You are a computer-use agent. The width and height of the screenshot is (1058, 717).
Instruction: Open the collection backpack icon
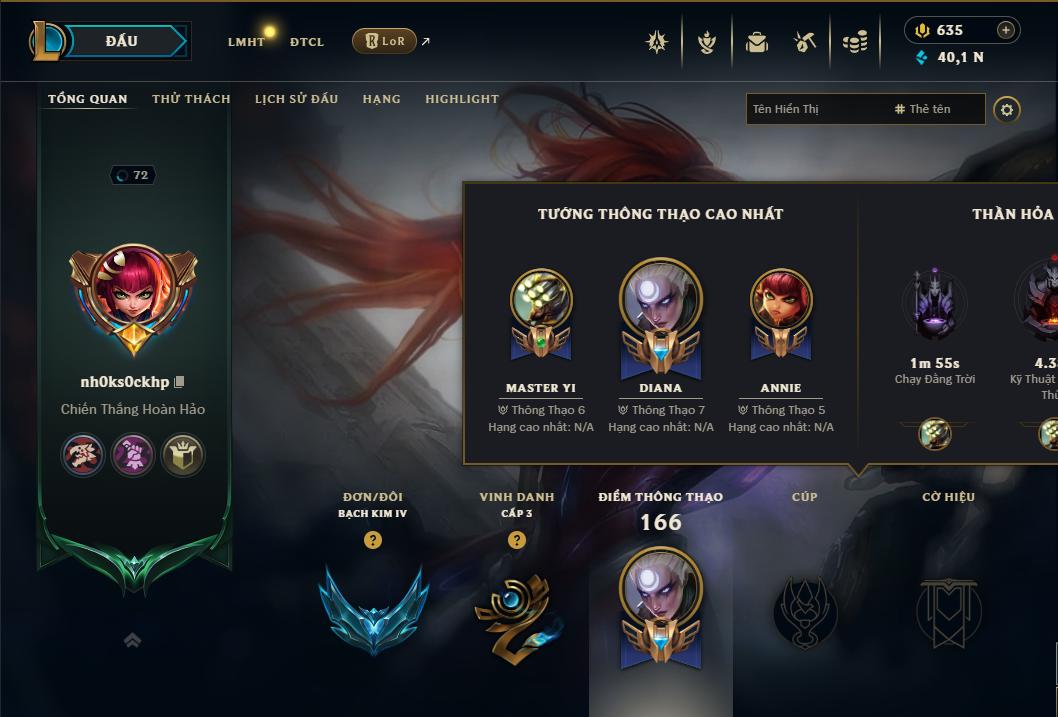tap(757, 42)
